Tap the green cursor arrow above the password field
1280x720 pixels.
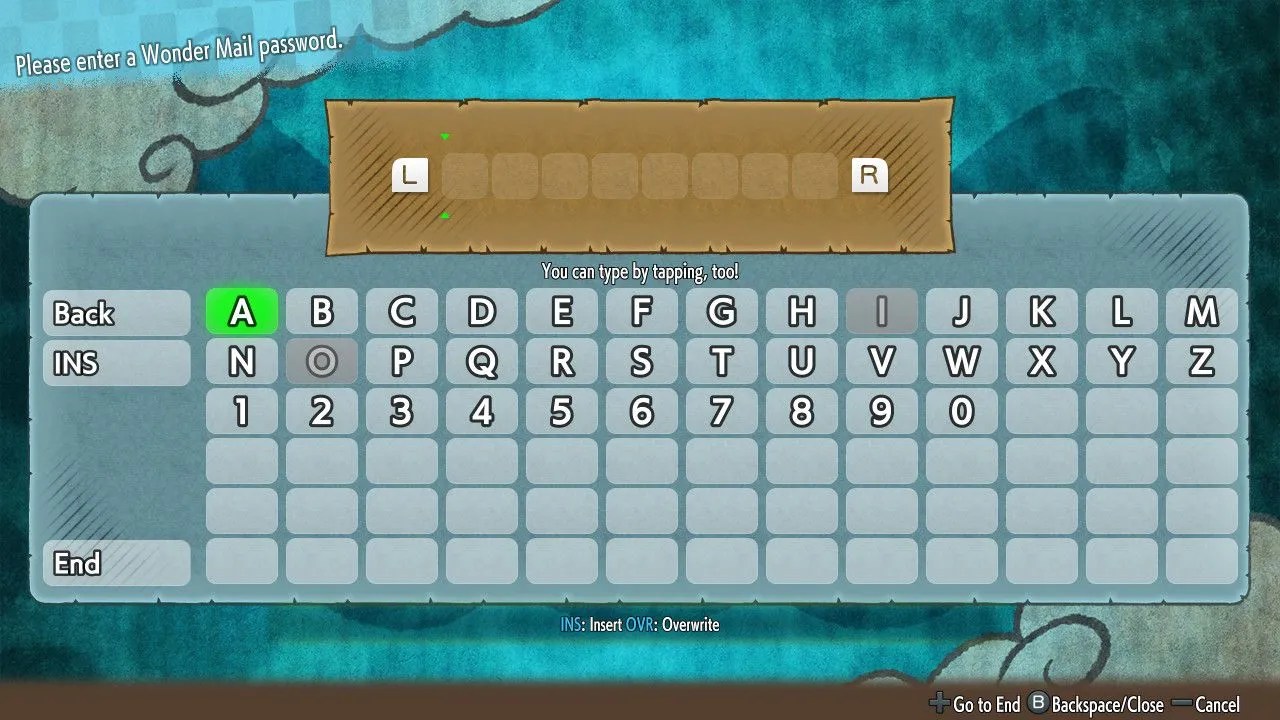point(444,136)
